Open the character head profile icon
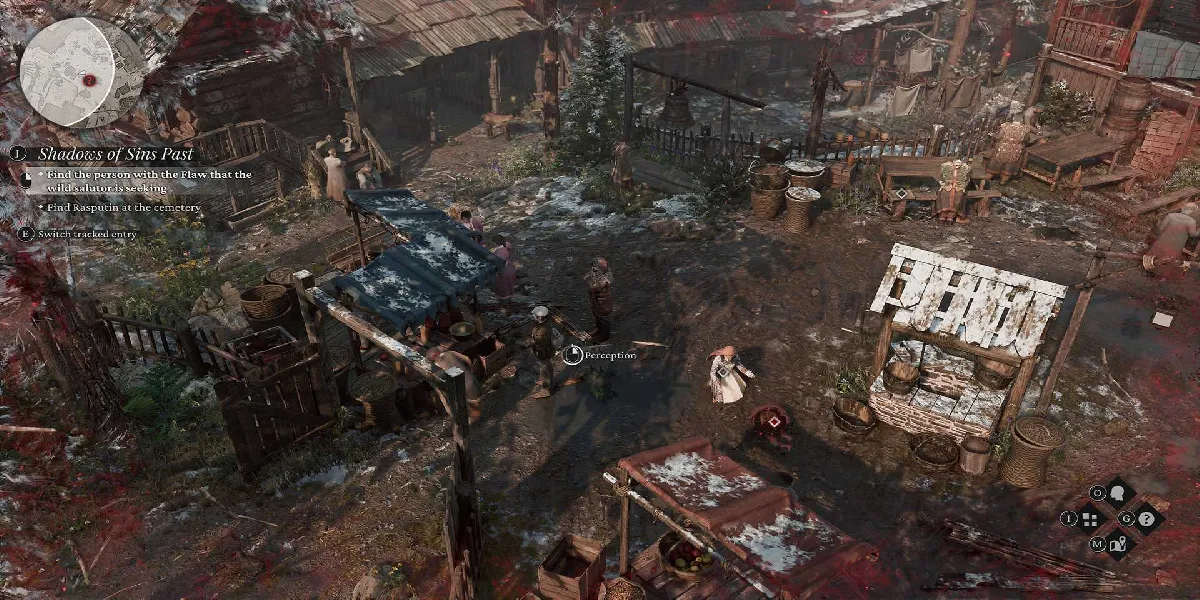1200x600 pixels. coord(1116,493)
